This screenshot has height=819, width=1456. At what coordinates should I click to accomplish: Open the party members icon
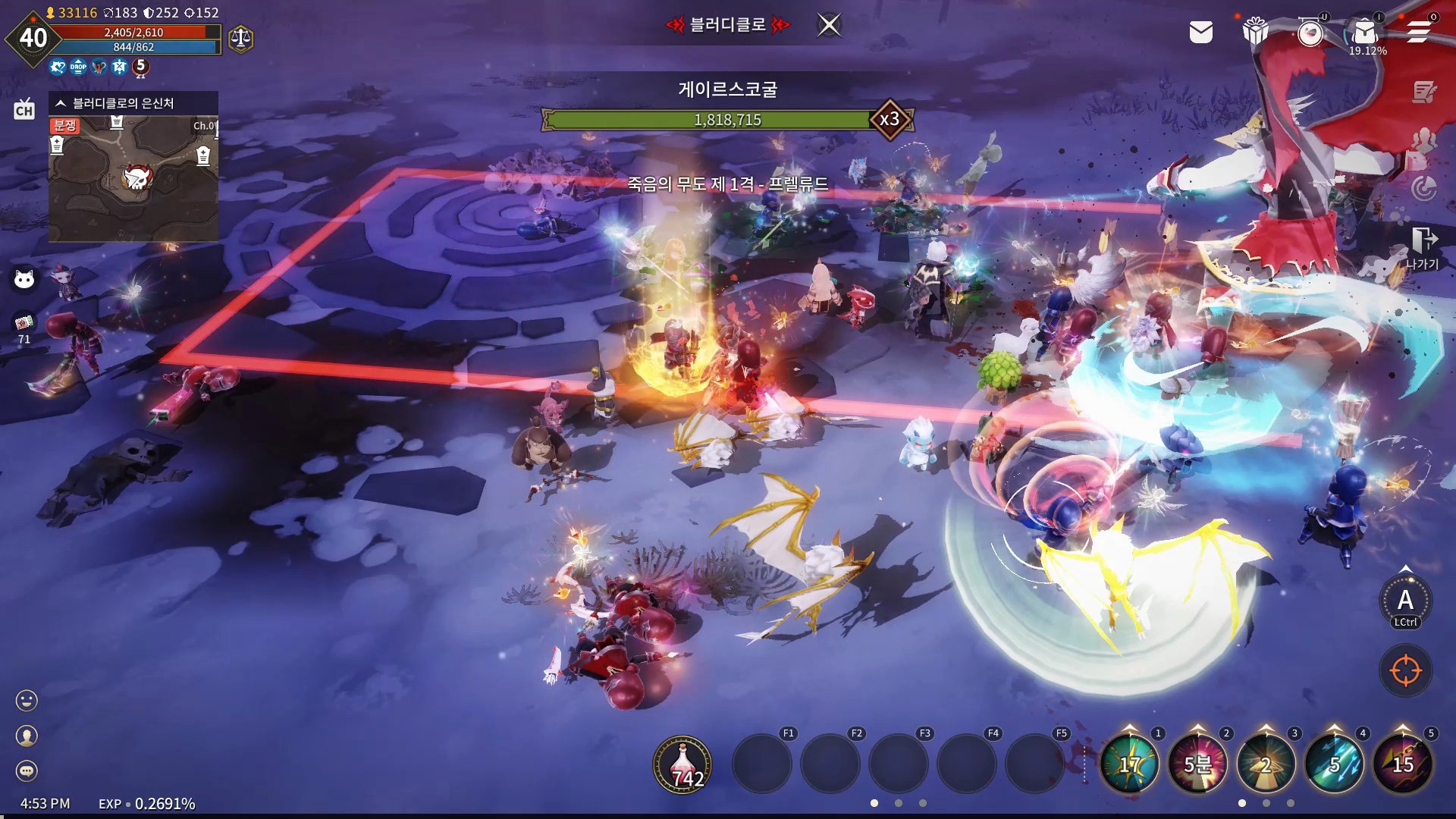tap(1424, 141)
